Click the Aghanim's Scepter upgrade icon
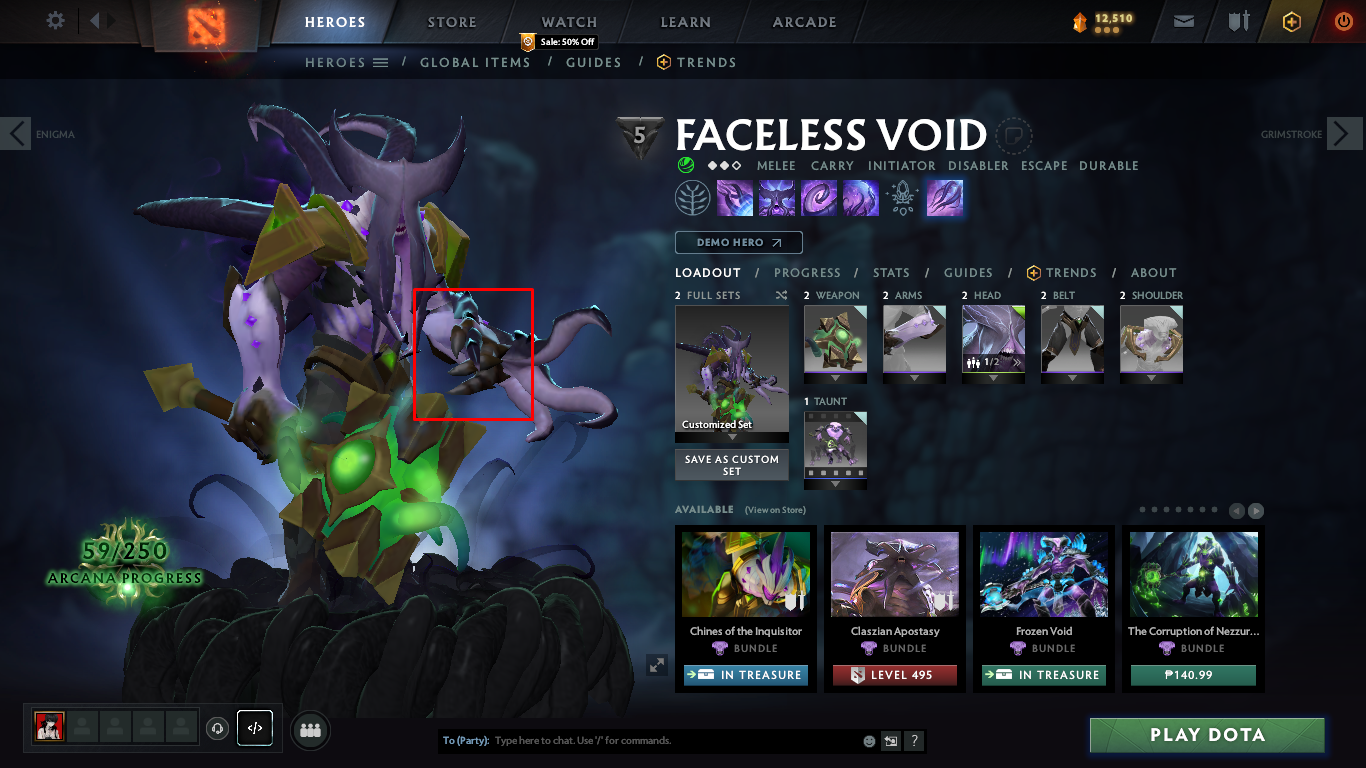Viewport: 1366px width, 768px height. coord(903,197)
